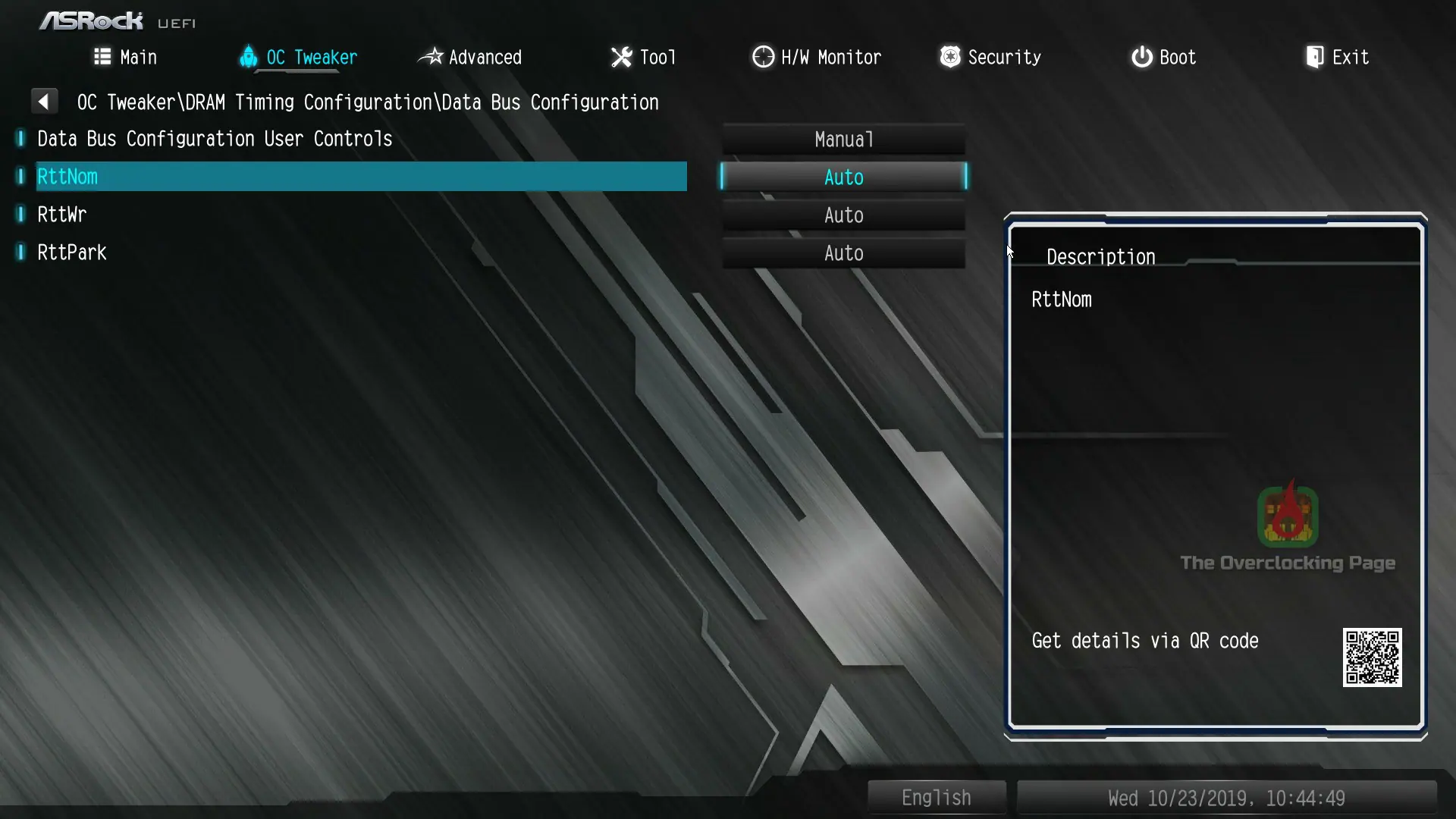The height and width of the screenshot is (819, 1456).
Task: Click the Advanced star icon
Action: coord(431,57)
